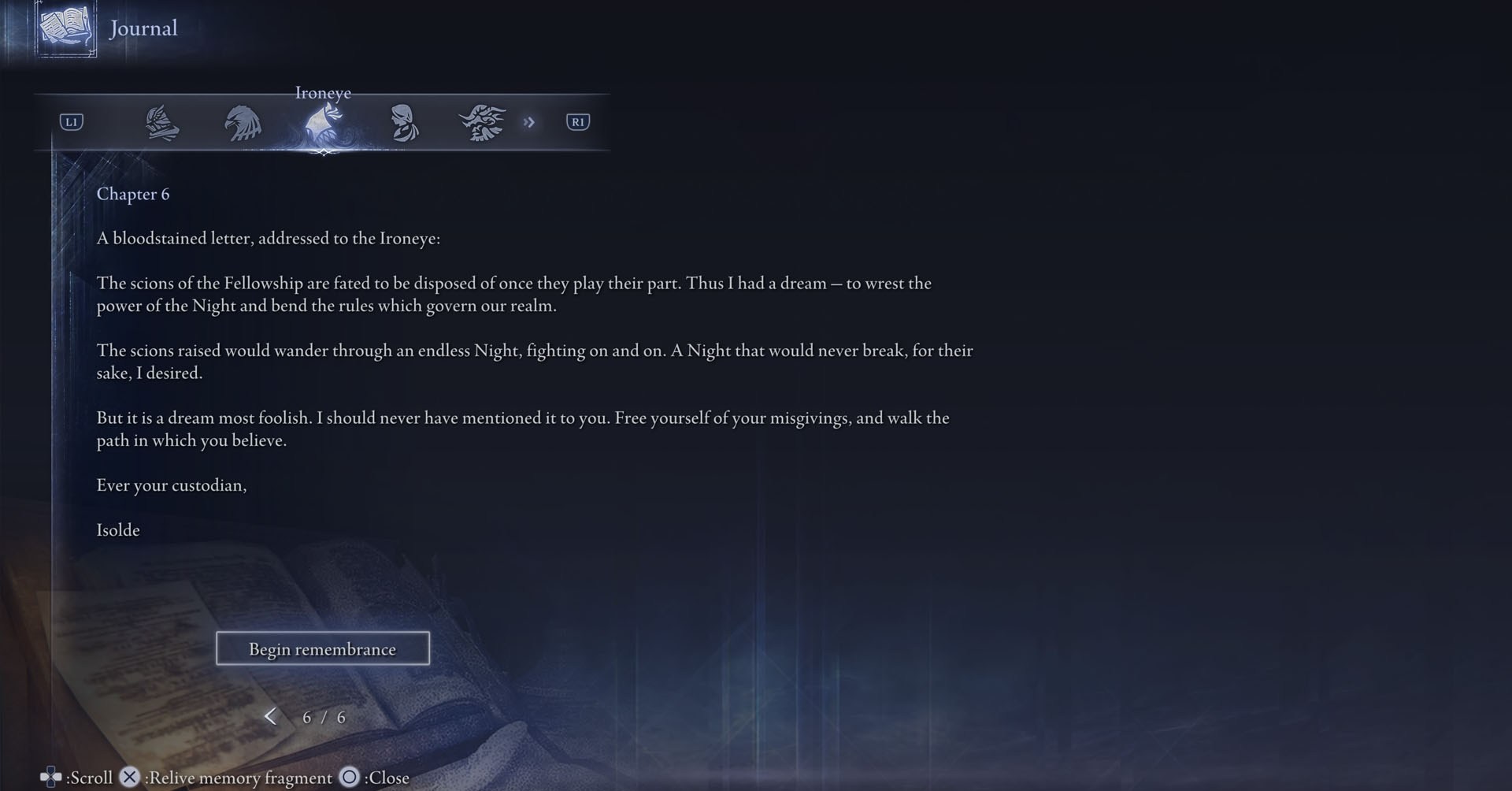Select the Chapter 6 heading text

click(133, 194)
